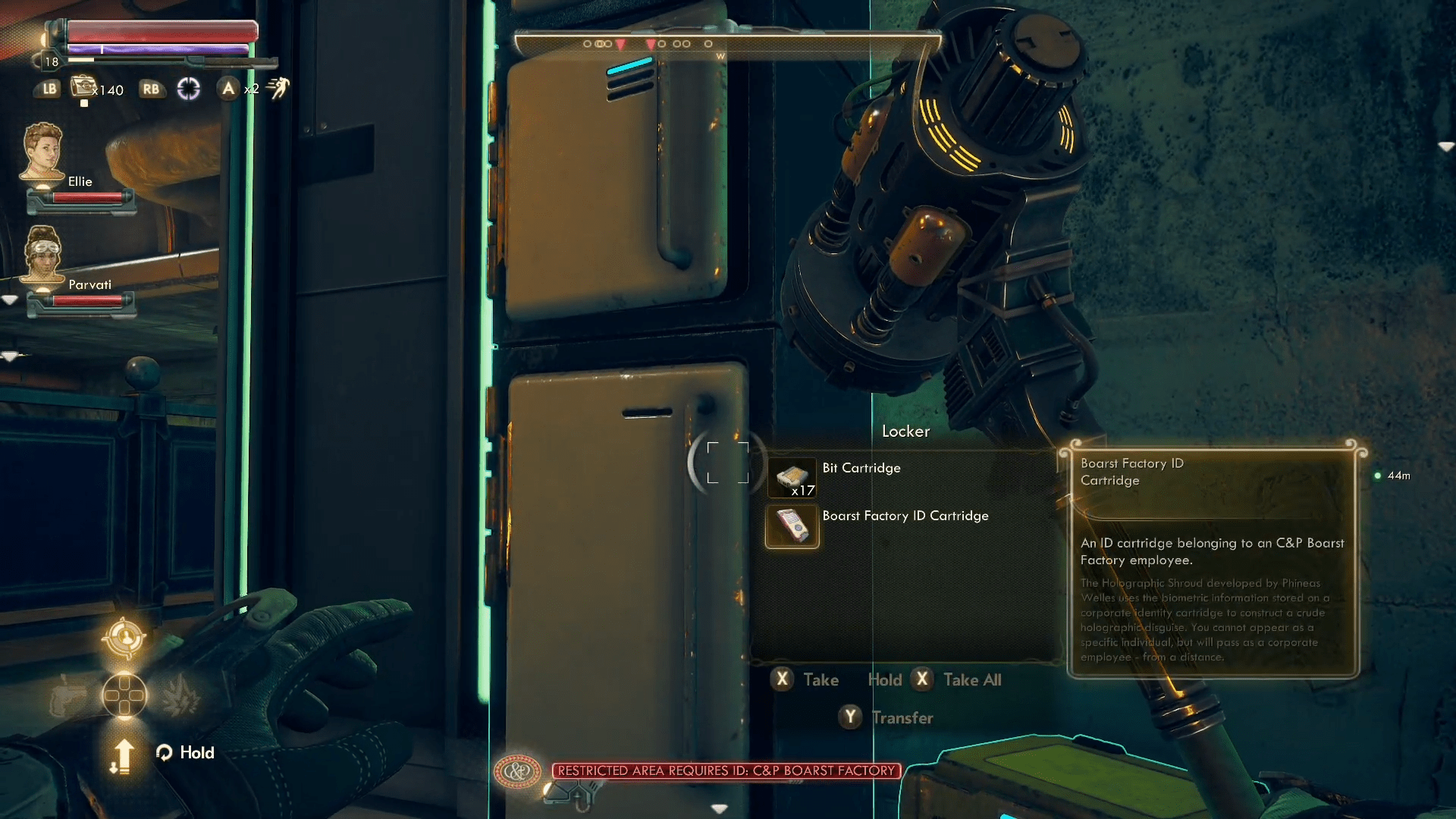
Task: Click the glowing d-pad icon above the glove
Action: [126, 695]
